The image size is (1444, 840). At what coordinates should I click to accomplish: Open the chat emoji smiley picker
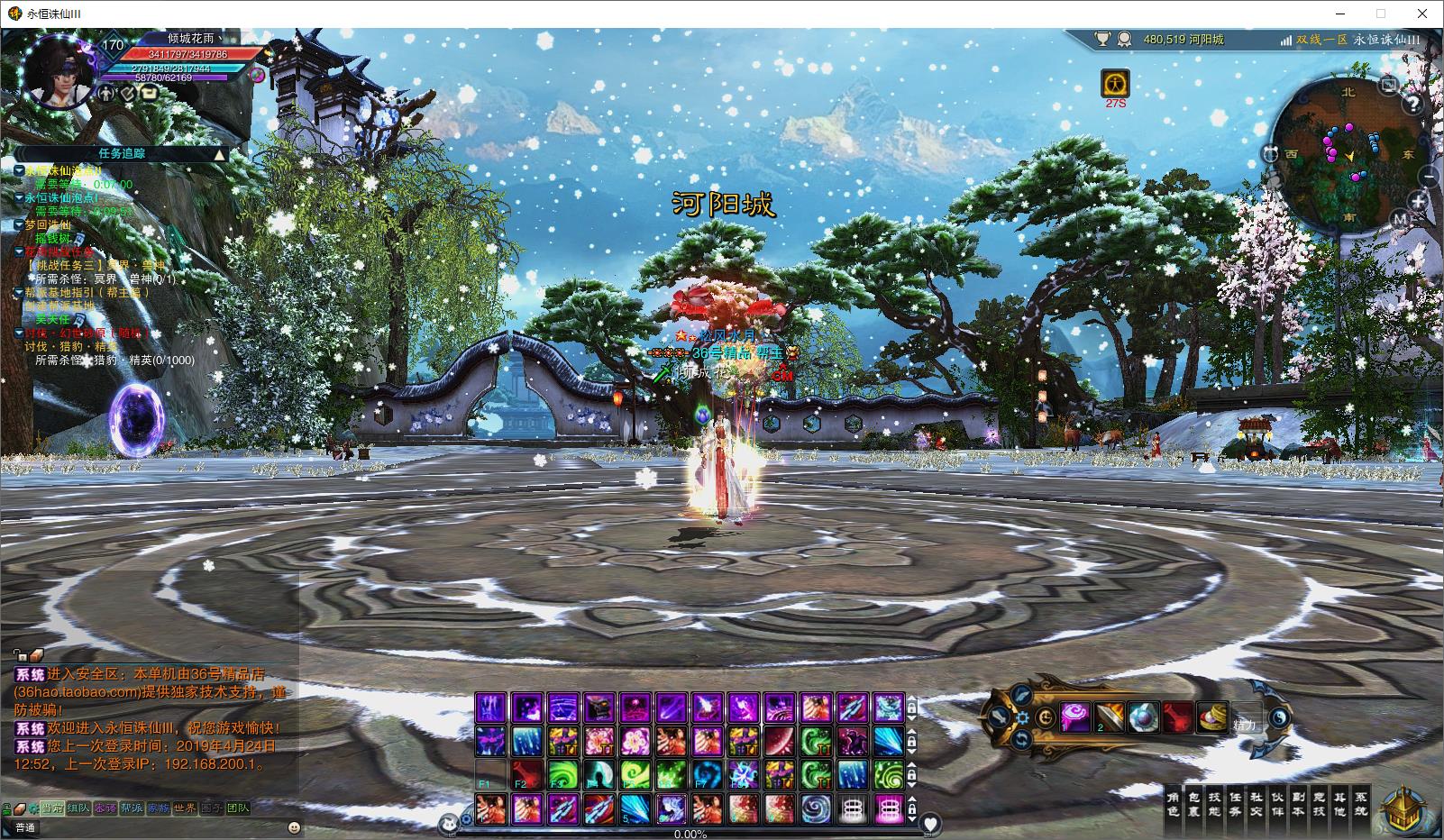click(x=294, y=827)
